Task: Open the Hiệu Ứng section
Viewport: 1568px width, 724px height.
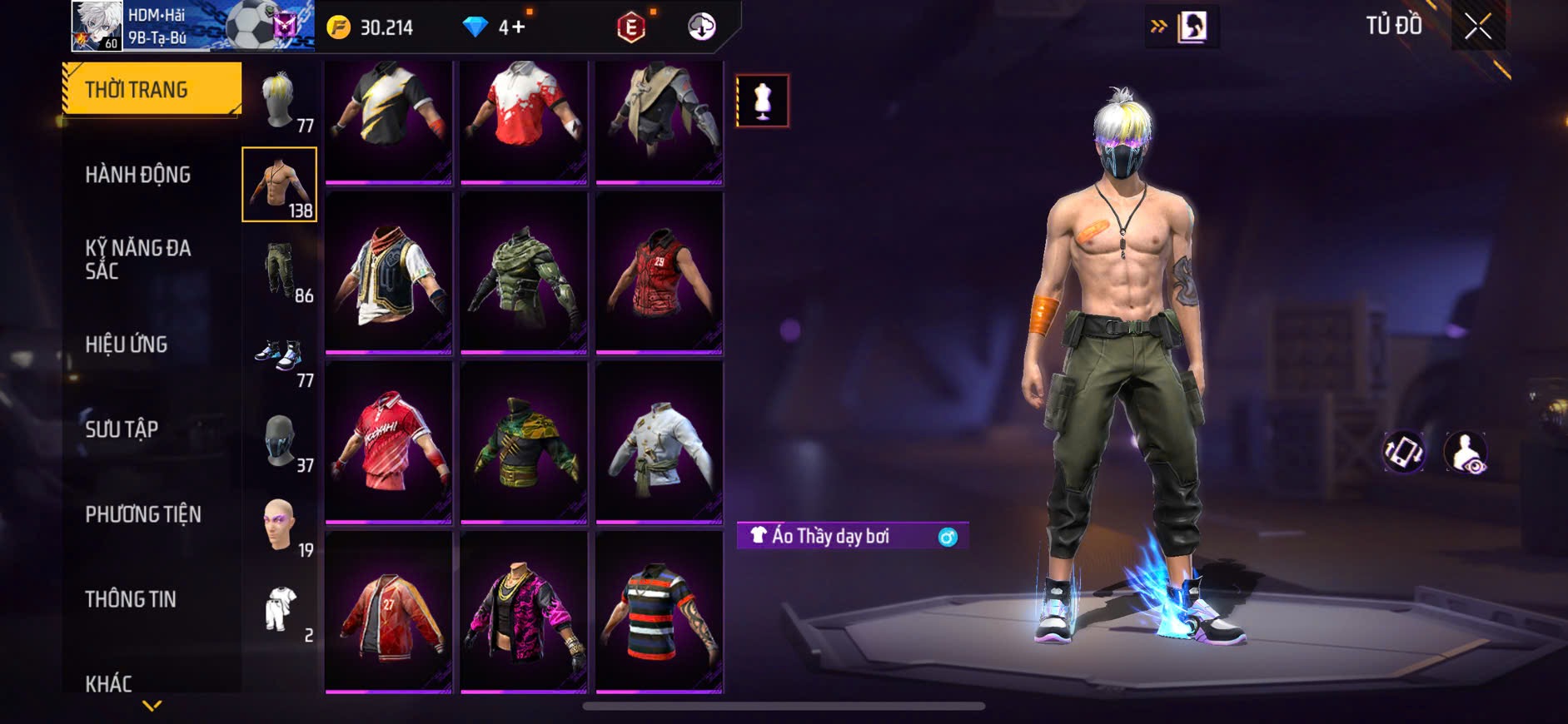Action: tap(127, 345)
